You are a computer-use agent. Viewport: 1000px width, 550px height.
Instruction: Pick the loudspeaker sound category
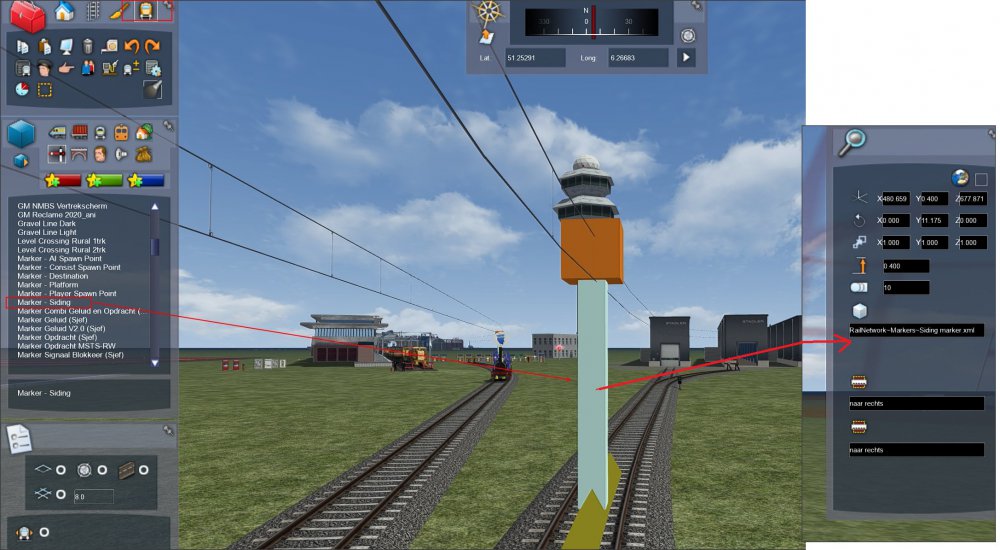click(x=121, y=155)
